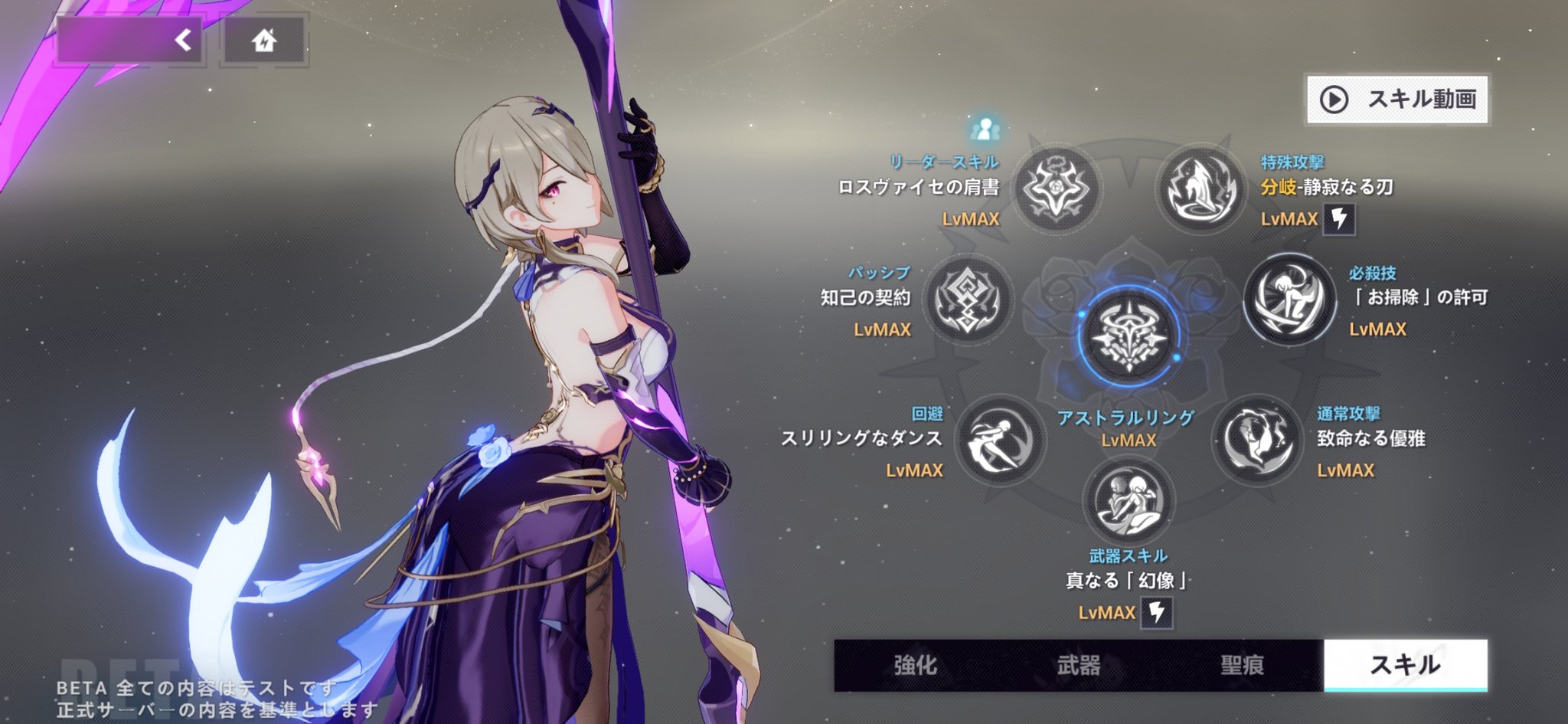Open the 特殊攻撃 special attack skill icon
This screenshot has width=1568, height=724.
click(1199, 189)
